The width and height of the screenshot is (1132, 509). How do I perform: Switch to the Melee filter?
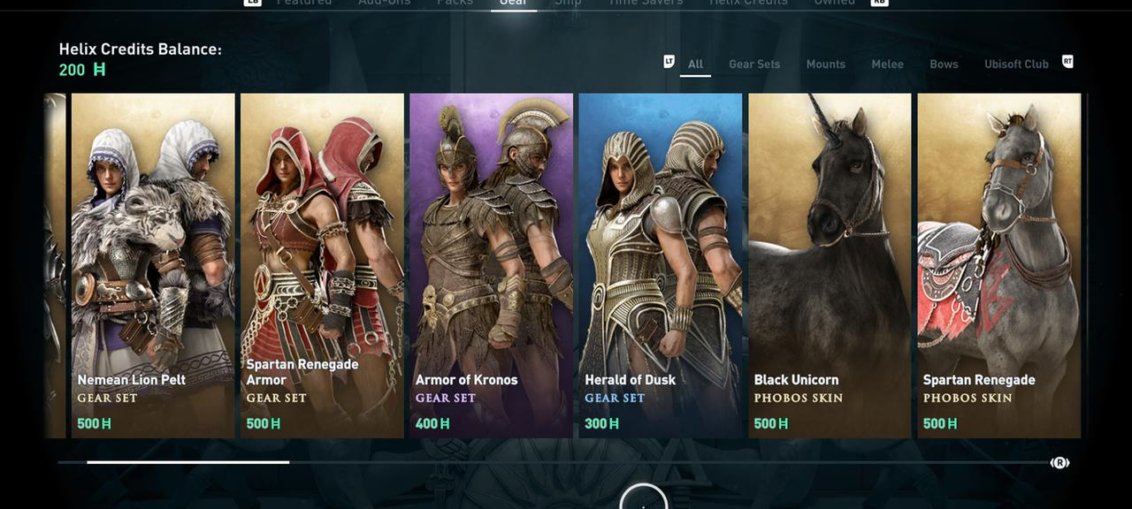[887, 64]
